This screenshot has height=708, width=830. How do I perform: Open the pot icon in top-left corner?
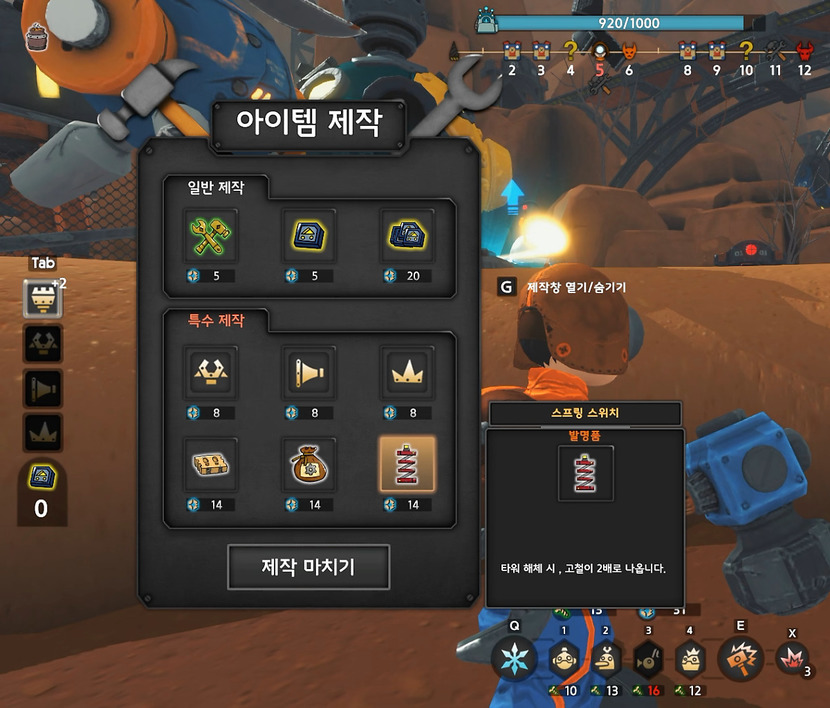[x=39, y=38]
